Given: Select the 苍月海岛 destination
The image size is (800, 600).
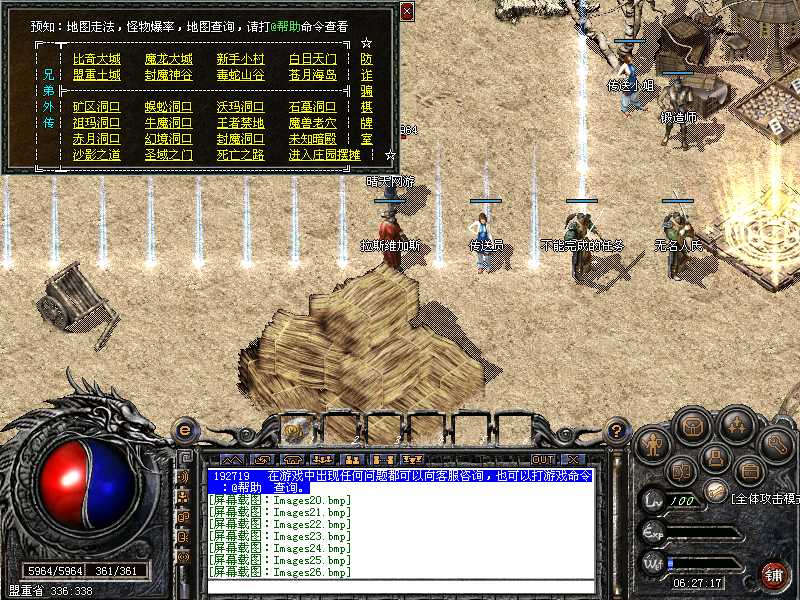Looking at the screenshot, I should pos(312,75).
